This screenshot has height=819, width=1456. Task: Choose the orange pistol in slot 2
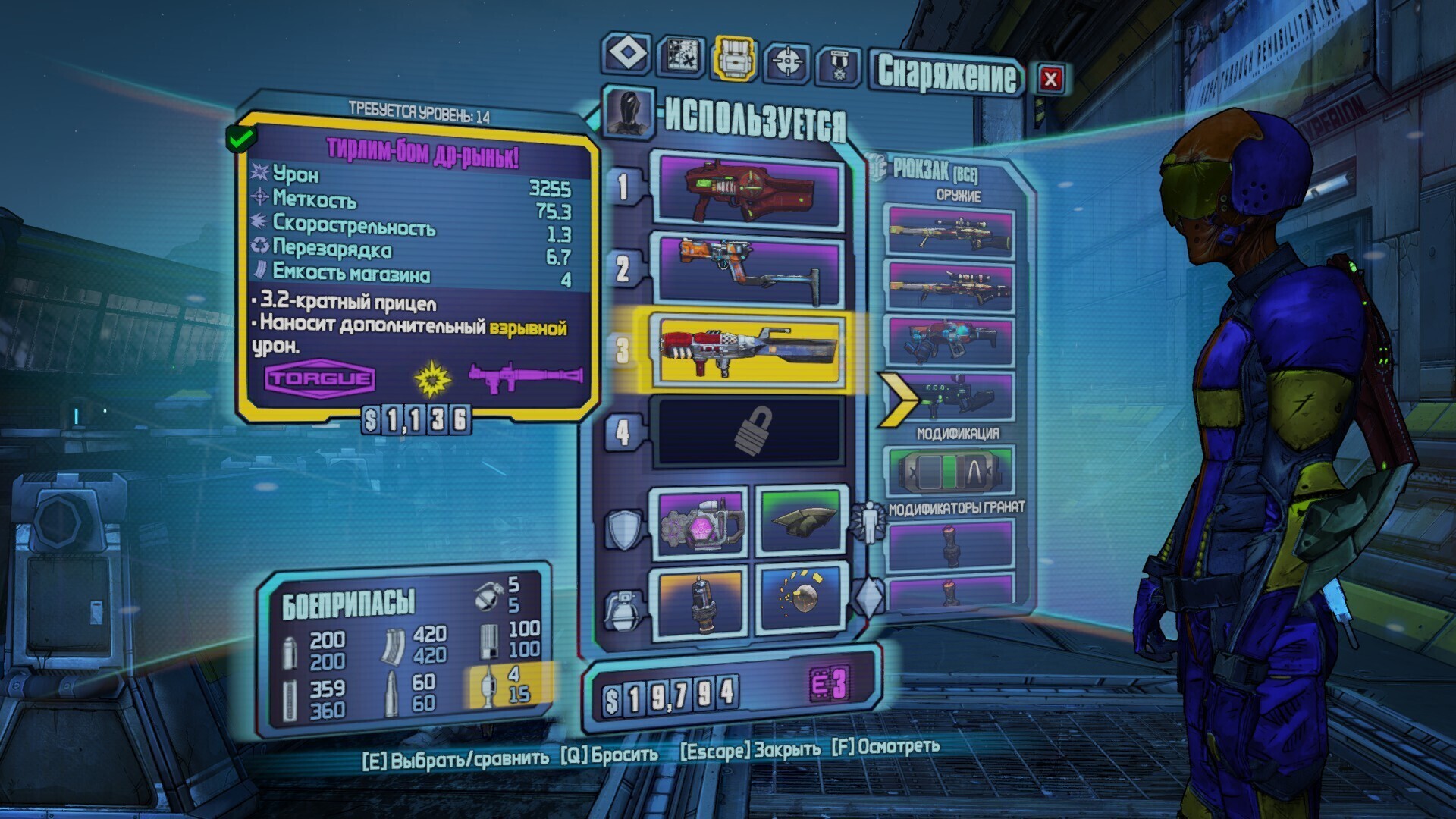pos(750,269)
